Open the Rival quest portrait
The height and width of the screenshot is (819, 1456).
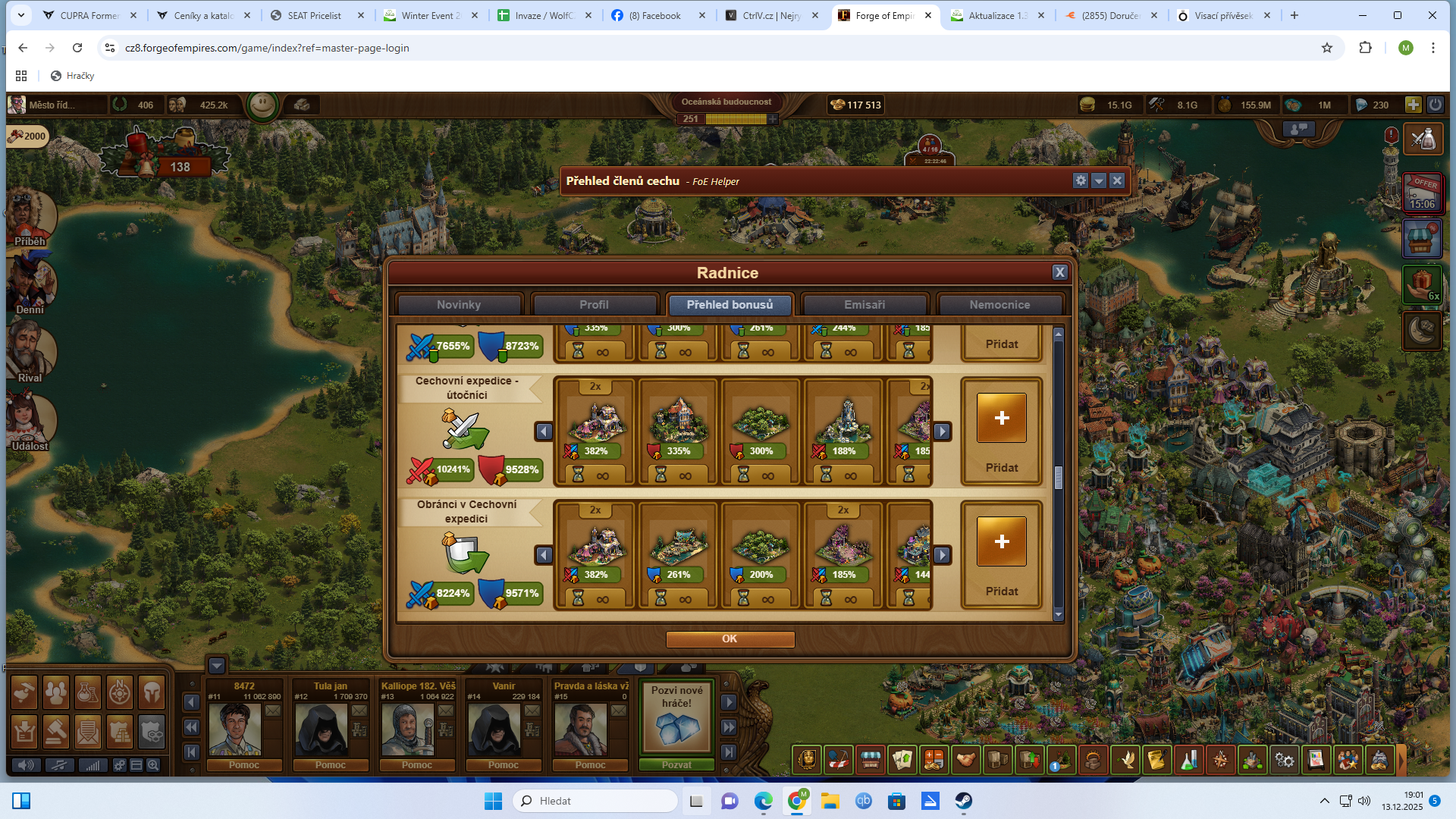(x=30, y=353)
